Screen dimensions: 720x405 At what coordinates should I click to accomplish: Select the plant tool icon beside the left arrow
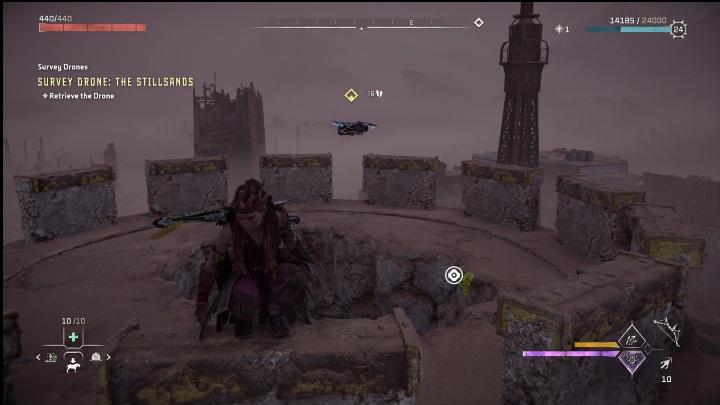[x=51, y=357]
